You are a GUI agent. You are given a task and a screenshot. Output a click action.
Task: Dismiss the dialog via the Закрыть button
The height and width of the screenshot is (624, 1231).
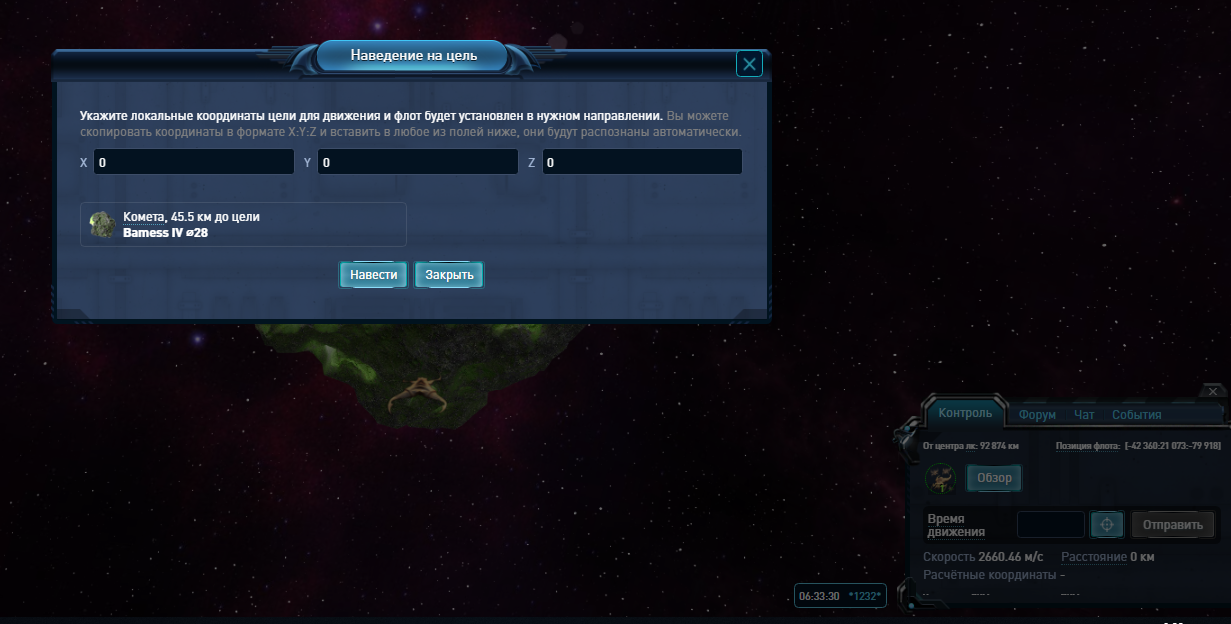(x=449, y=275)
